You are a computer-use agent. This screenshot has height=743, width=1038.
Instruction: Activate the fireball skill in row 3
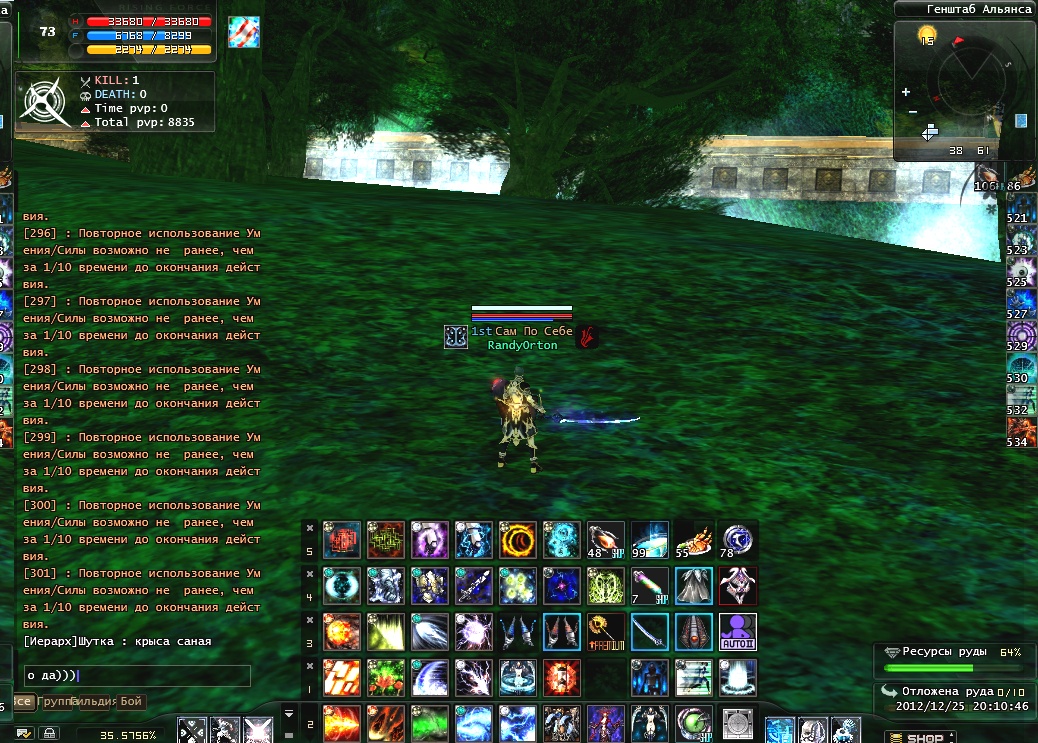pos(342,632)
